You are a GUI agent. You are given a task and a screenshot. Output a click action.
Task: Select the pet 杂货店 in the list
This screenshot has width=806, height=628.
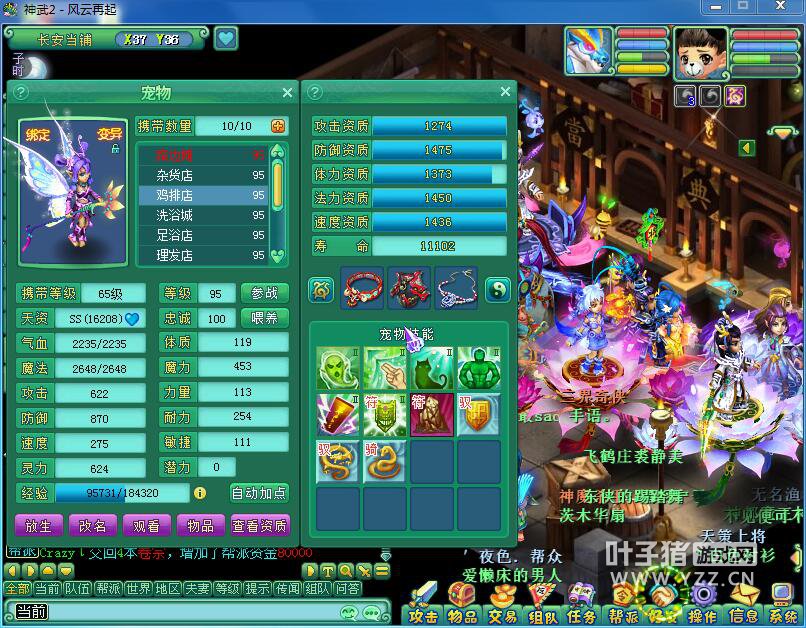(x=202, y=175)
